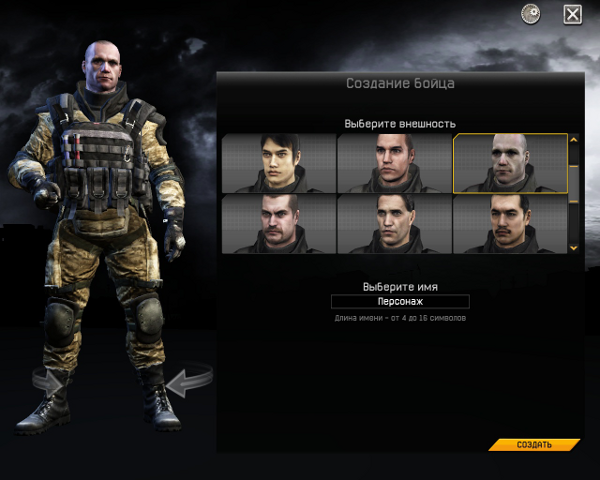Select the long dark-haired face portrait
The height and width of the screenshot is (480, 600).
point(279,163)
